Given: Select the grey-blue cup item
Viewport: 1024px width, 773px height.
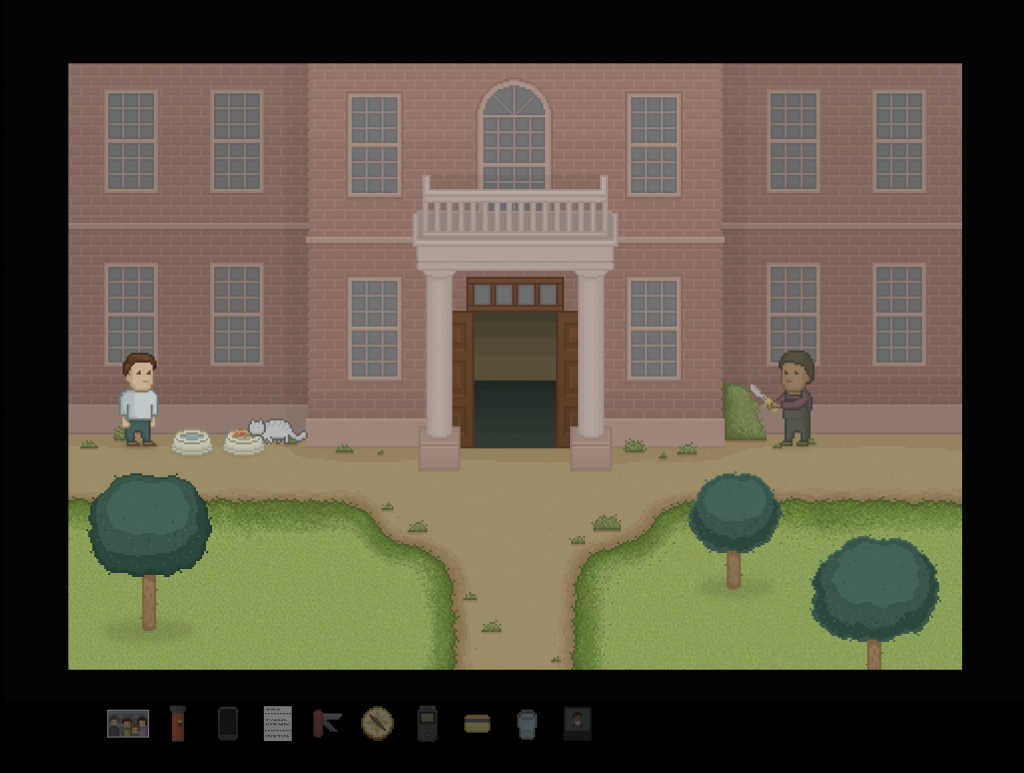Looking at the screenshot, I should pyautogui.click(x=527, y=723).
